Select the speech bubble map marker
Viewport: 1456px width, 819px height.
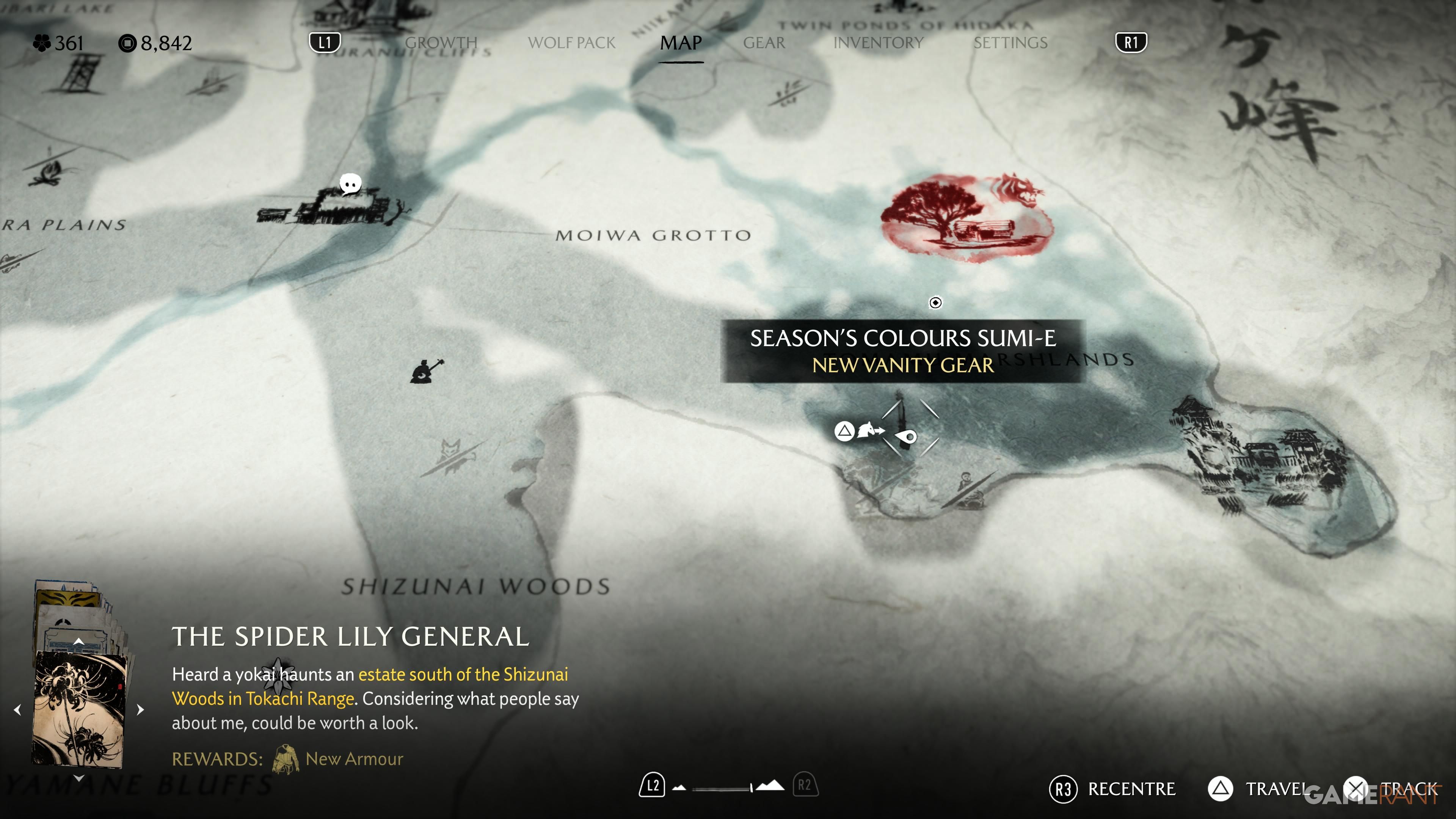tap(350, 184)
